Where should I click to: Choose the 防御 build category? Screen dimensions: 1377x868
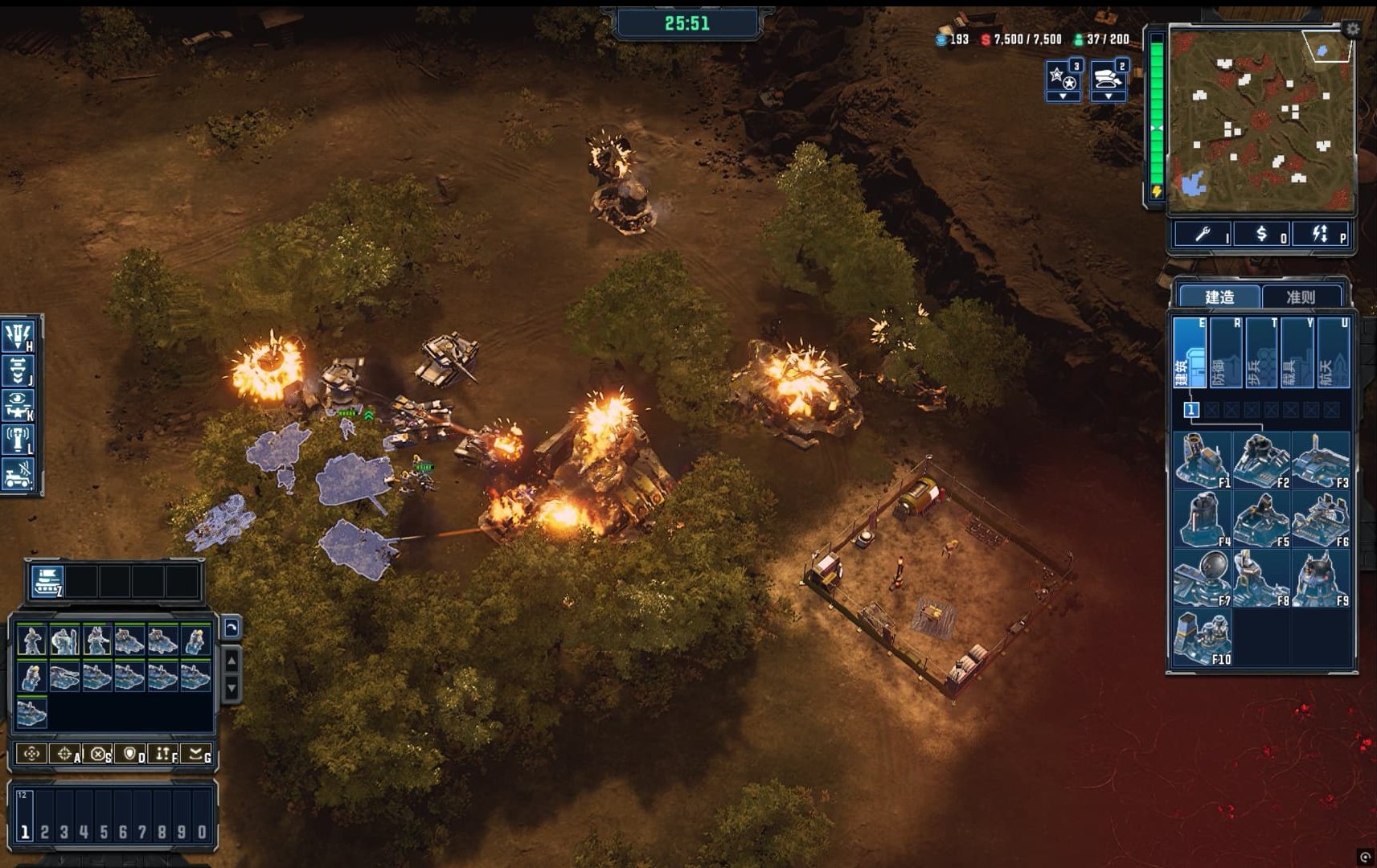pos(1226,354)
